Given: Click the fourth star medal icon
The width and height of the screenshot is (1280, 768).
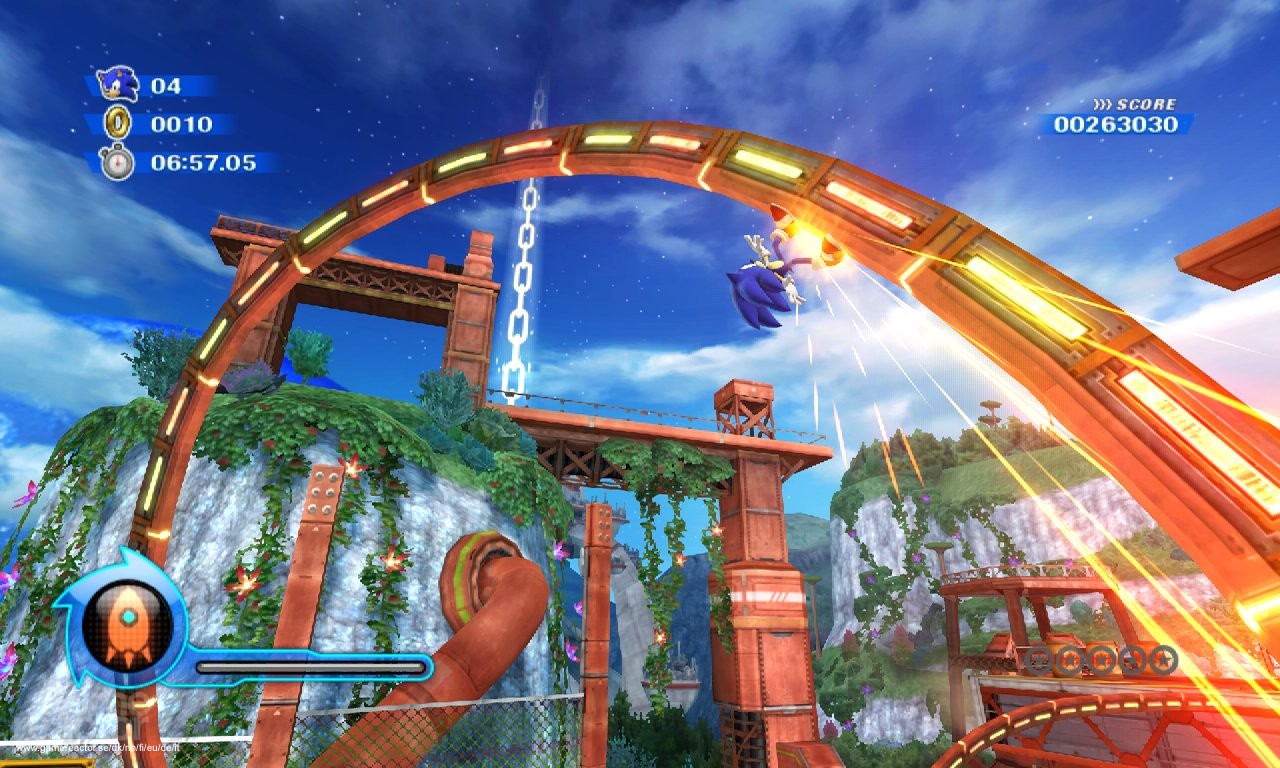Looking at the screenshot, I should 1134,658.
